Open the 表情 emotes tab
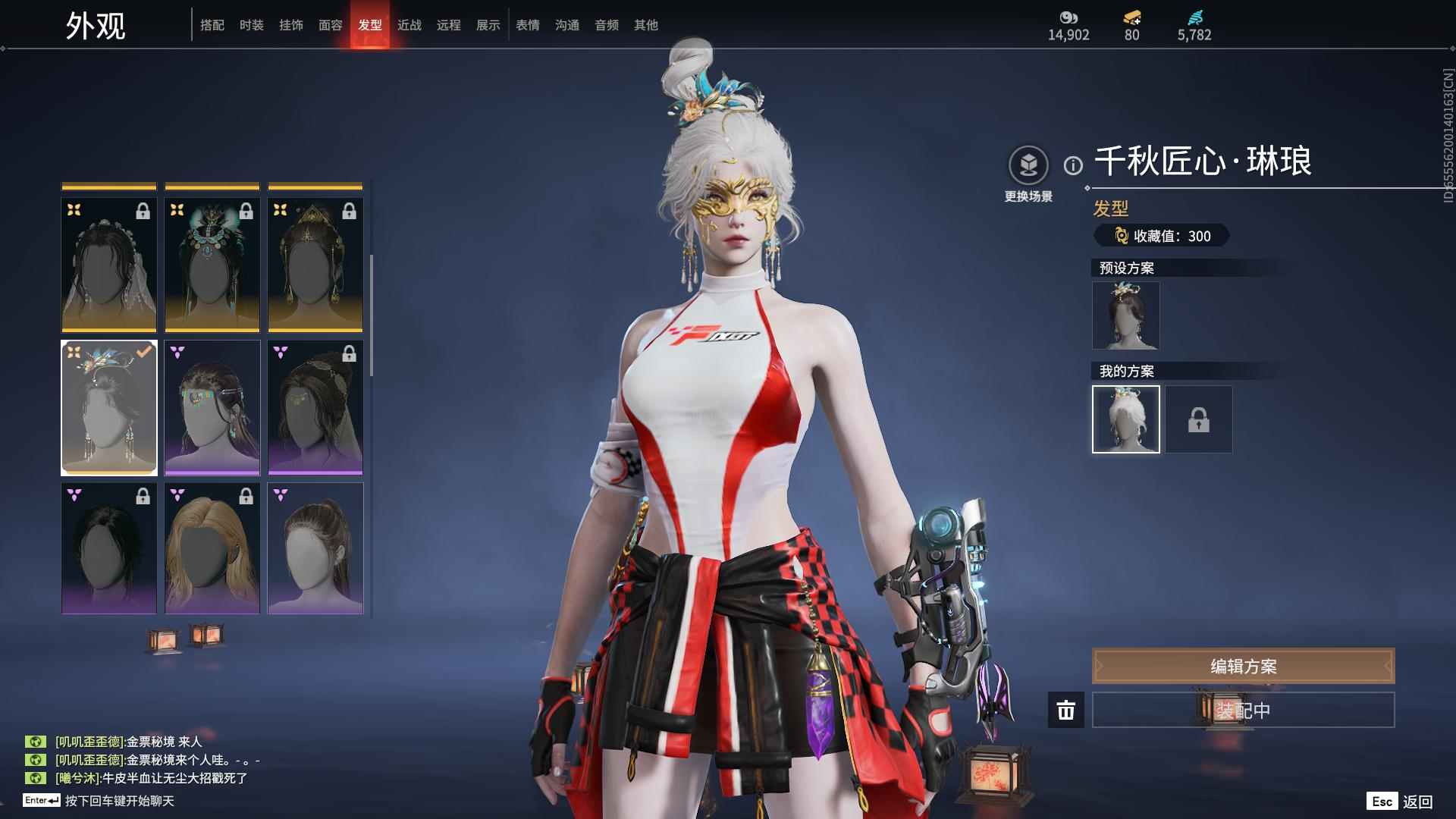Viewport: 1456px width, 819px height. click(528, 25)
